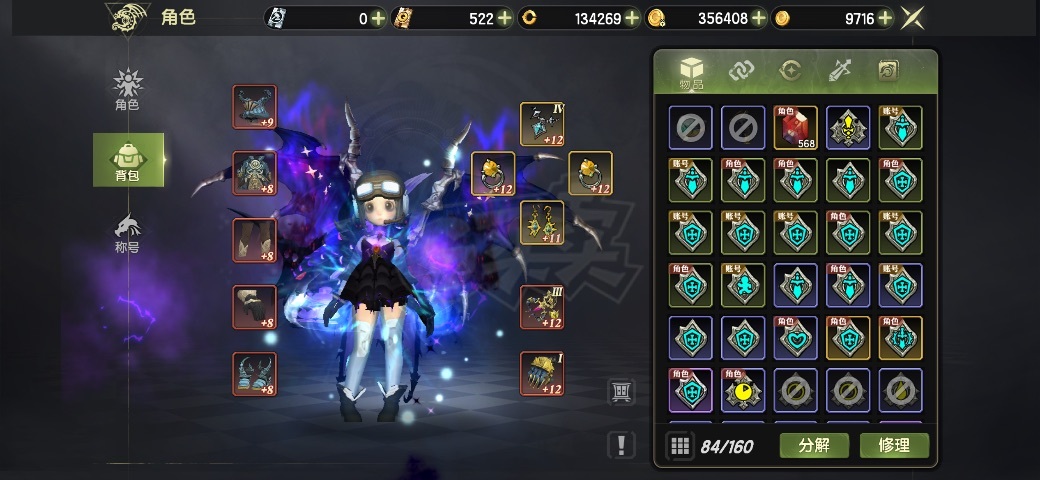Viewport: 1040px width, 480px height.
Task: Open the 物品 items inventory tab
Action: [692, 72]
